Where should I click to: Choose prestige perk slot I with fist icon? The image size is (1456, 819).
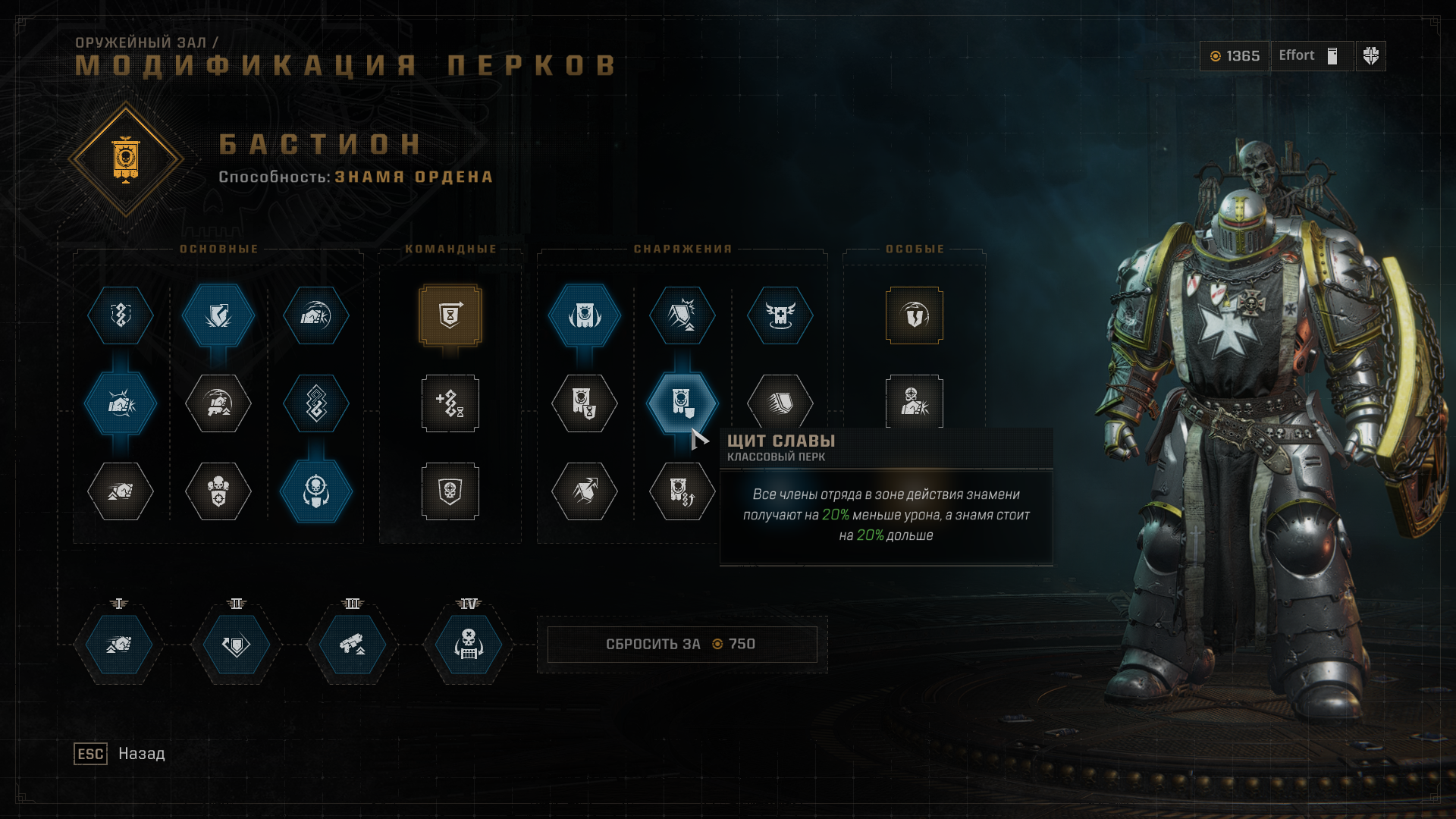click(x=119, y=645)
